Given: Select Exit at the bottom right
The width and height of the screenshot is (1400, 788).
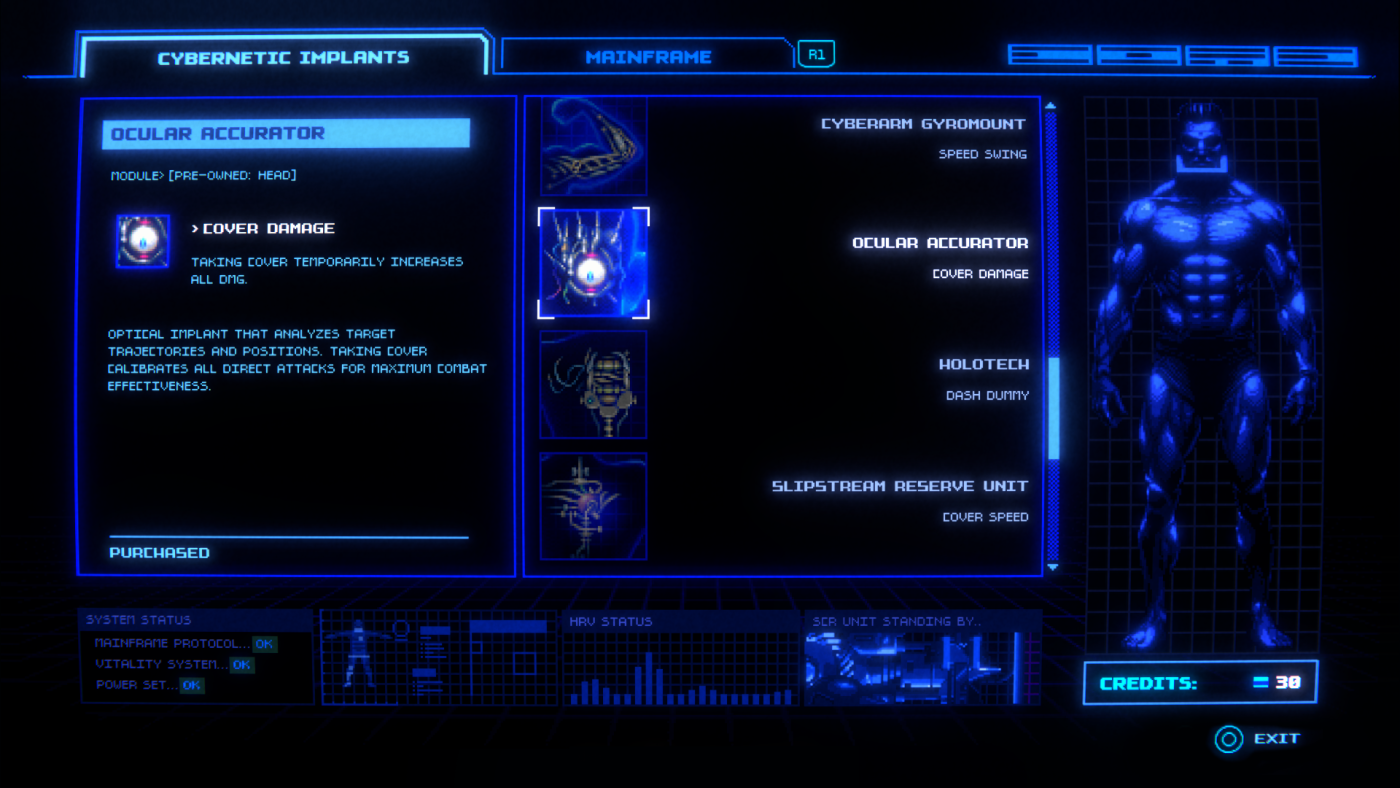Looking at the screenshot, I should tap(1275, 739).
